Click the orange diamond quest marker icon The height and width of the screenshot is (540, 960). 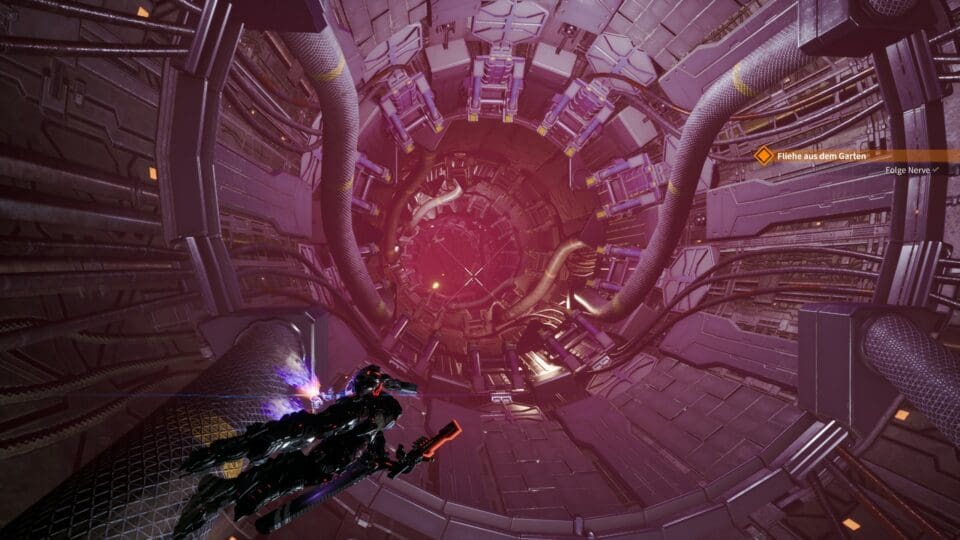[x=764, y=155]
